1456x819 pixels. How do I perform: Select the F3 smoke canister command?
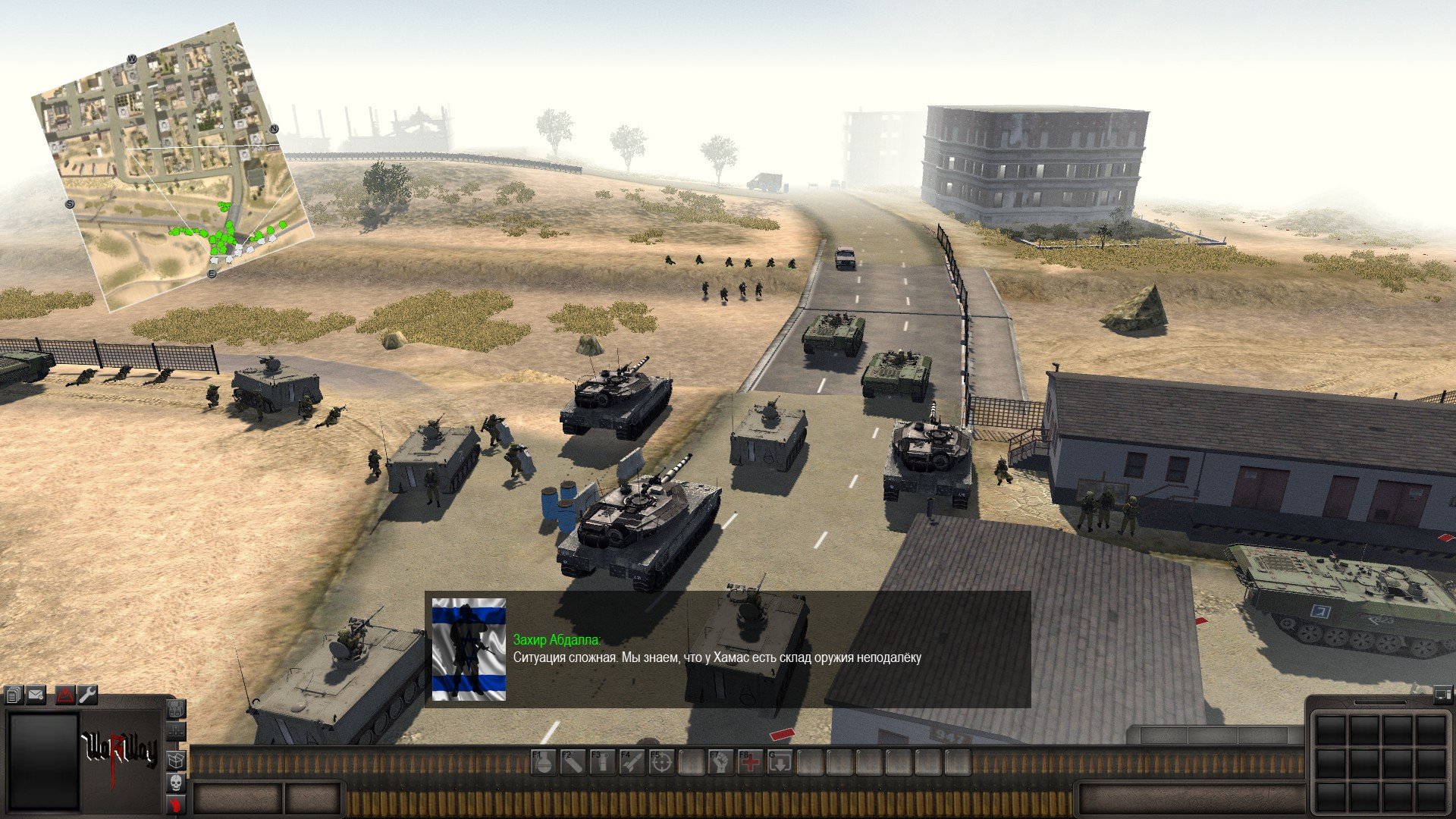tap(602, 762)
